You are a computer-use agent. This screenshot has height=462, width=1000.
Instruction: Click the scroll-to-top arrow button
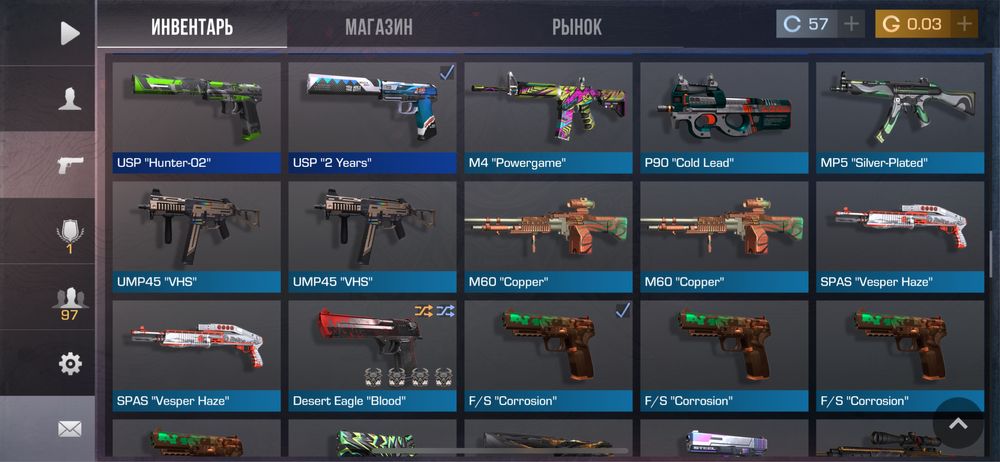point(958,423)
